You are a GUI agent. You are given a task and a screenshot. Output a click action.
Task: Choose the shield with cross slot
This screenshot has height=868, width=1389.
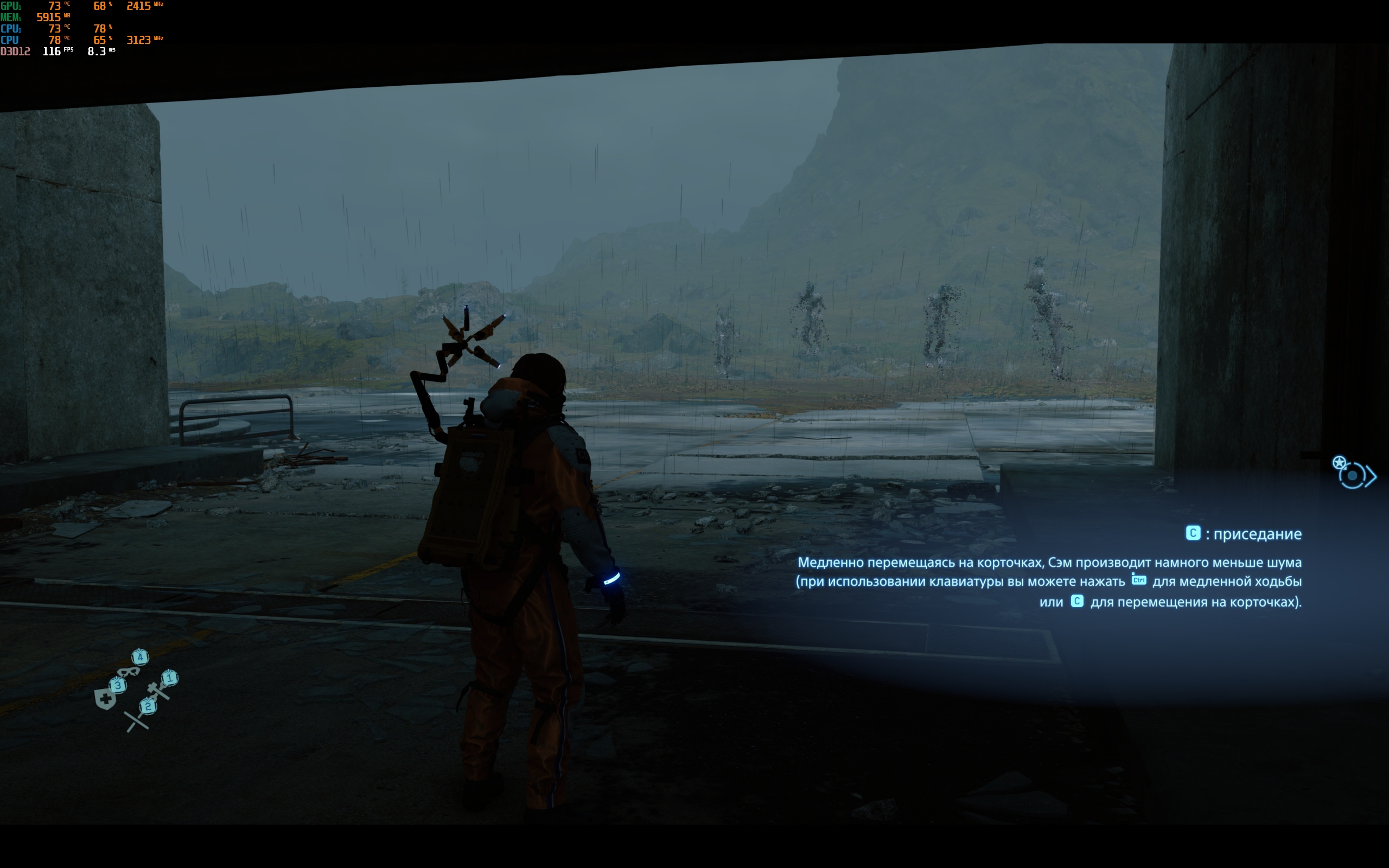click(106, 699)
